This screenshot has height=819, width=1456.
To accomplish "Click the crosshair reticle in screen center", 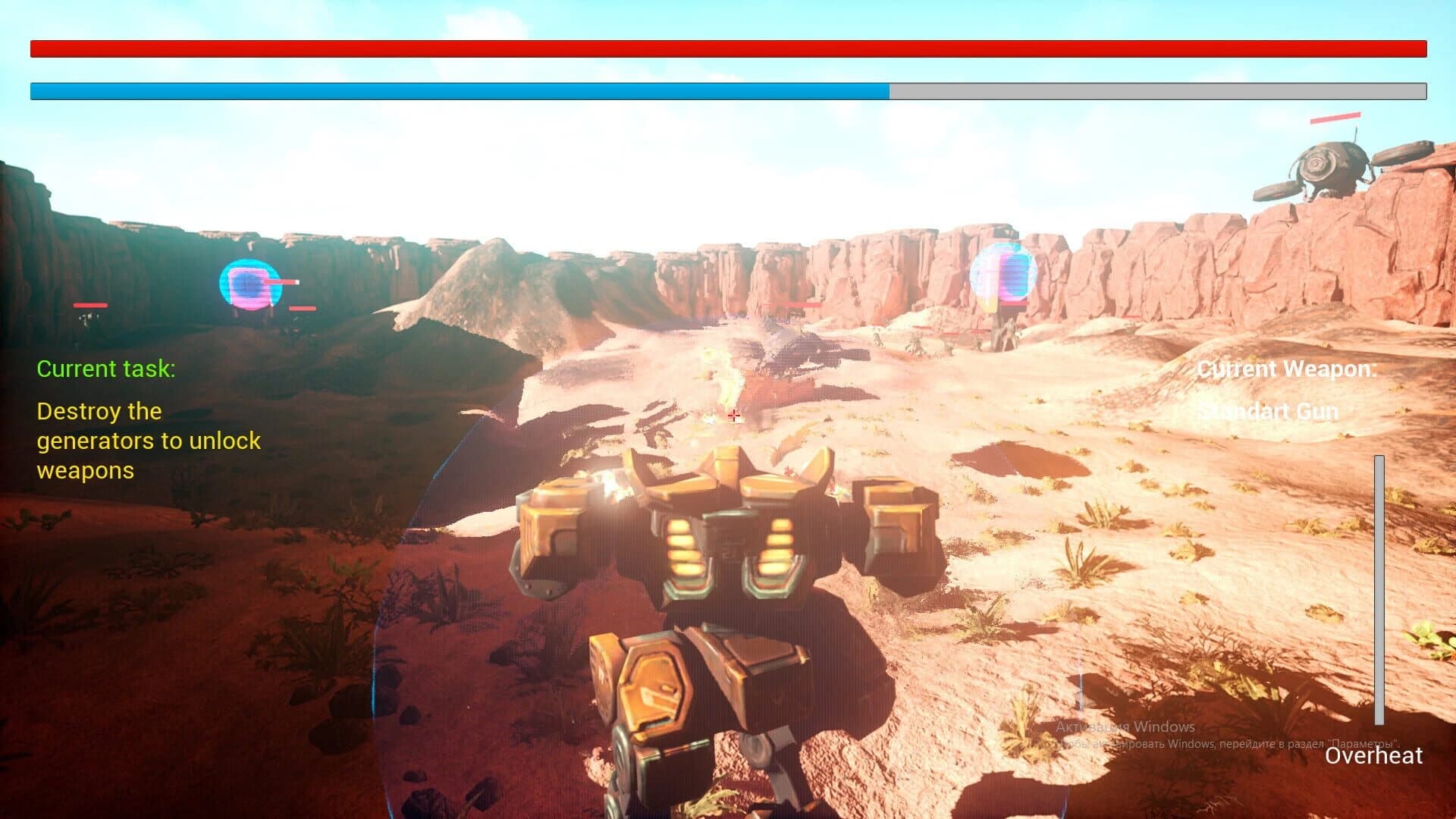I will coord(733,416).
